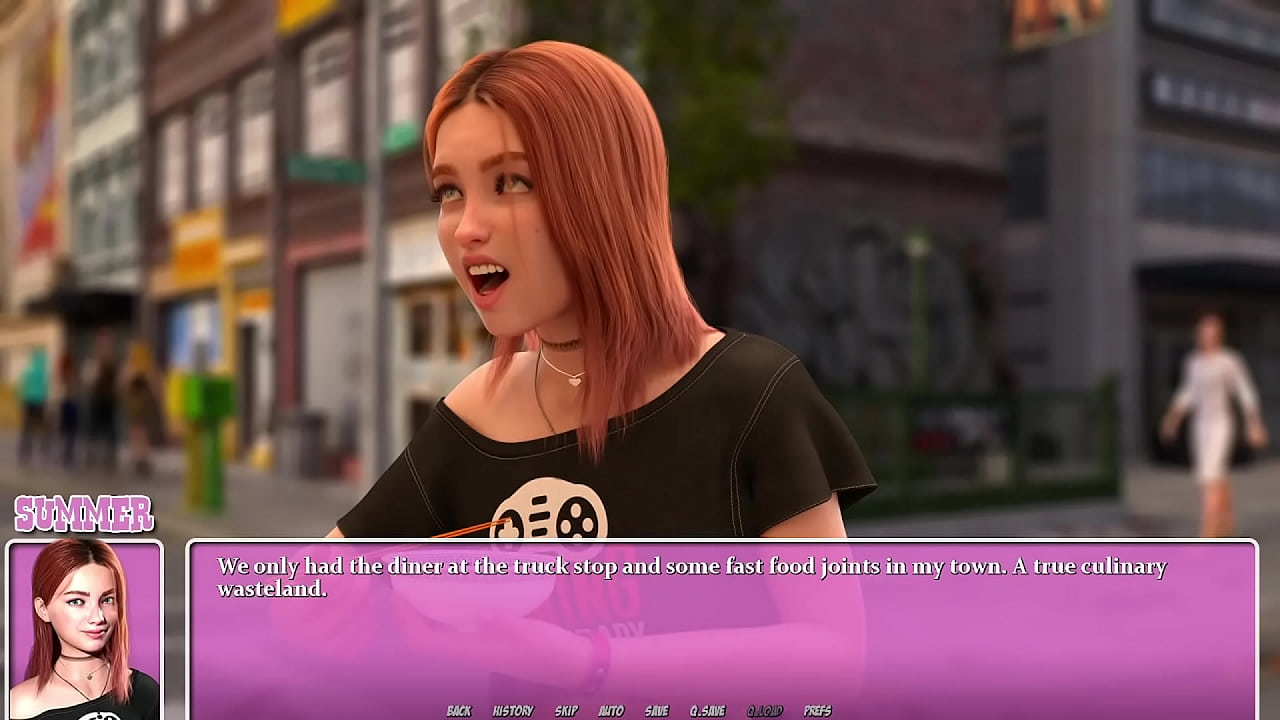The height and width of the screenshot is (720, 1280).
Task: Open the HISTORY dialogue log
Action: point(512,710)
